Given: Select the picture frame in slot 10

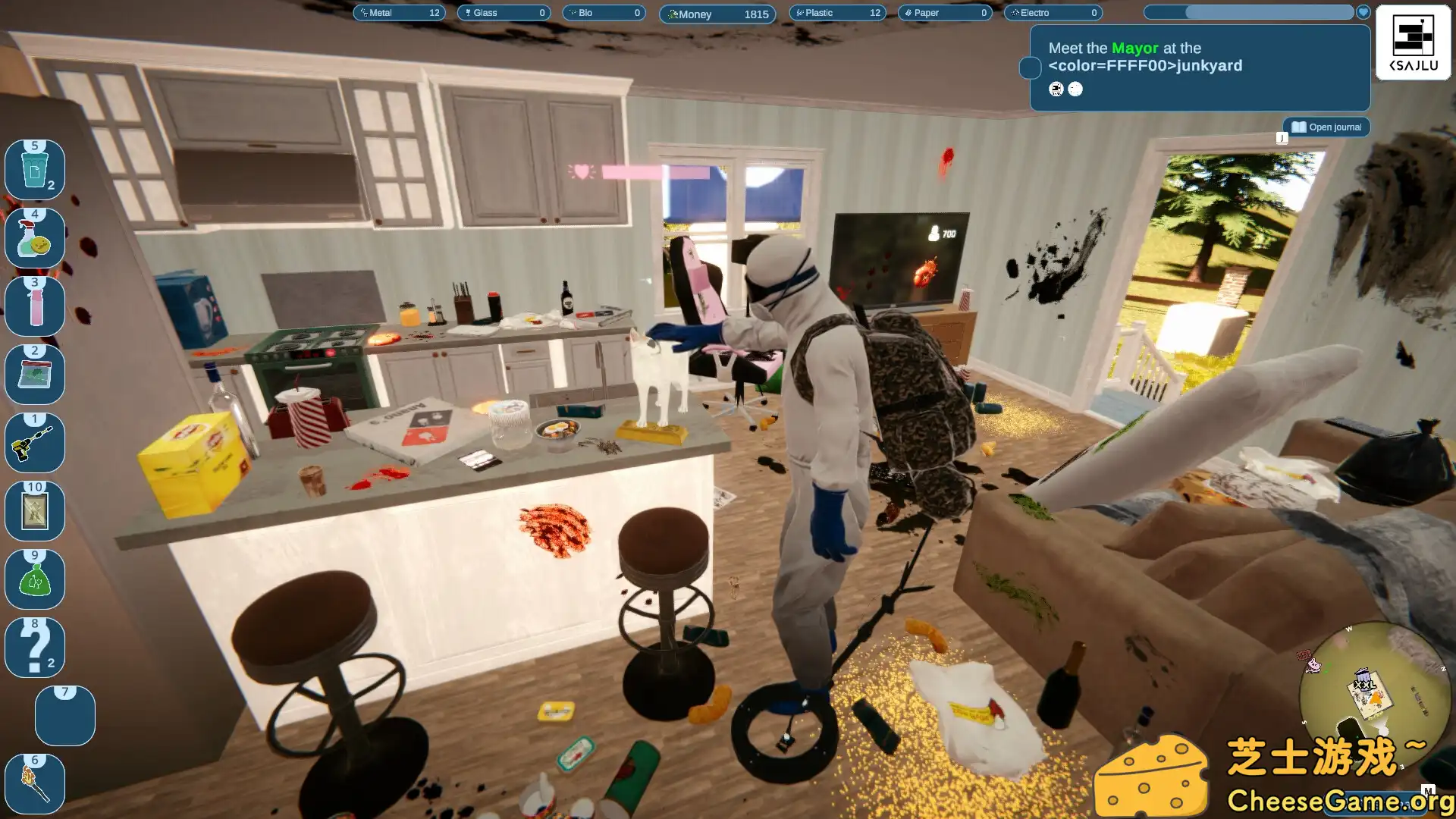Looking at the screenshot, I should tap(35, 511).
